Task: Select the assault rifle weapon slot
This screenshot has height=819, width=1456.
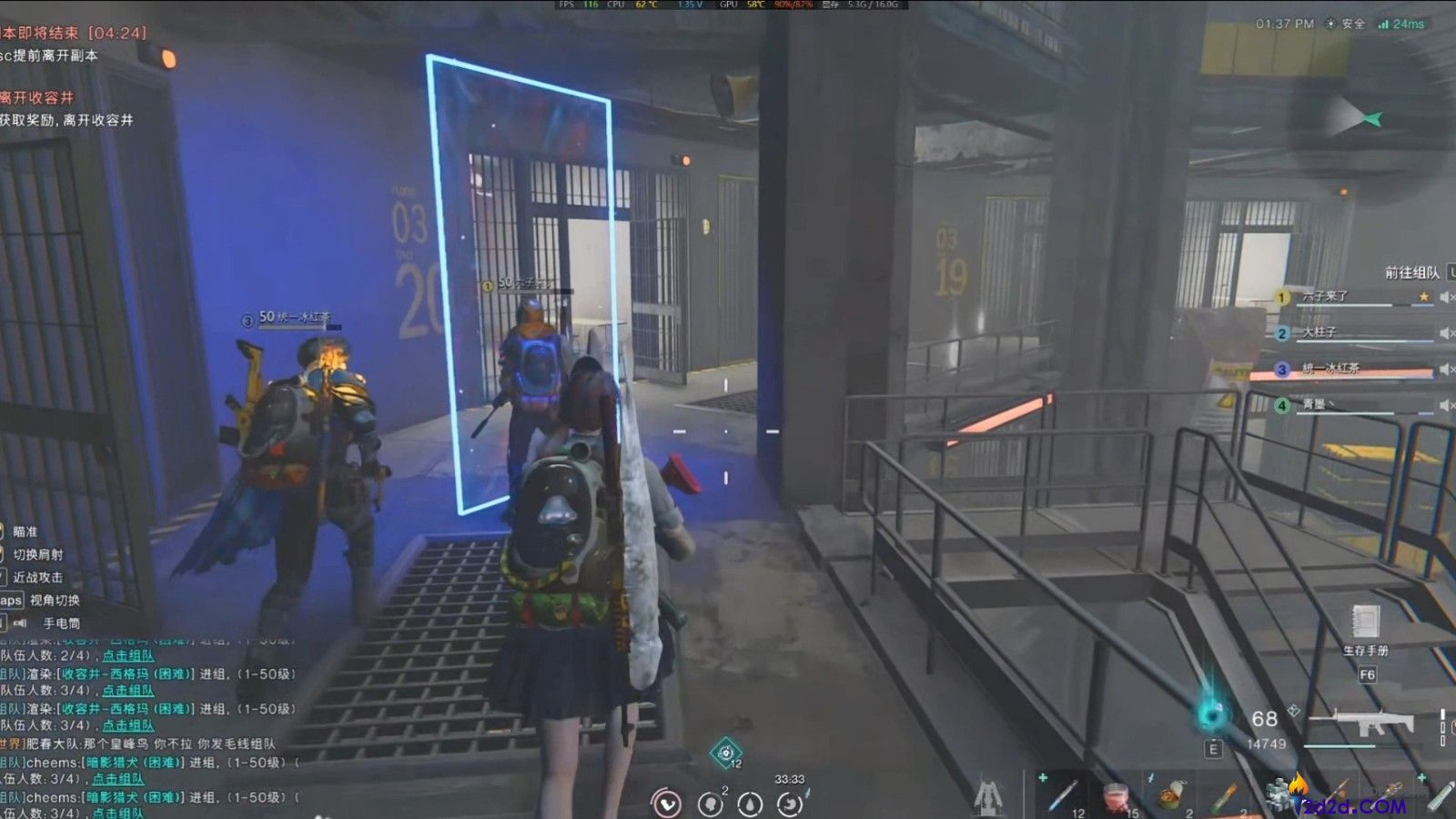Action: click(x=1360, y=723)
